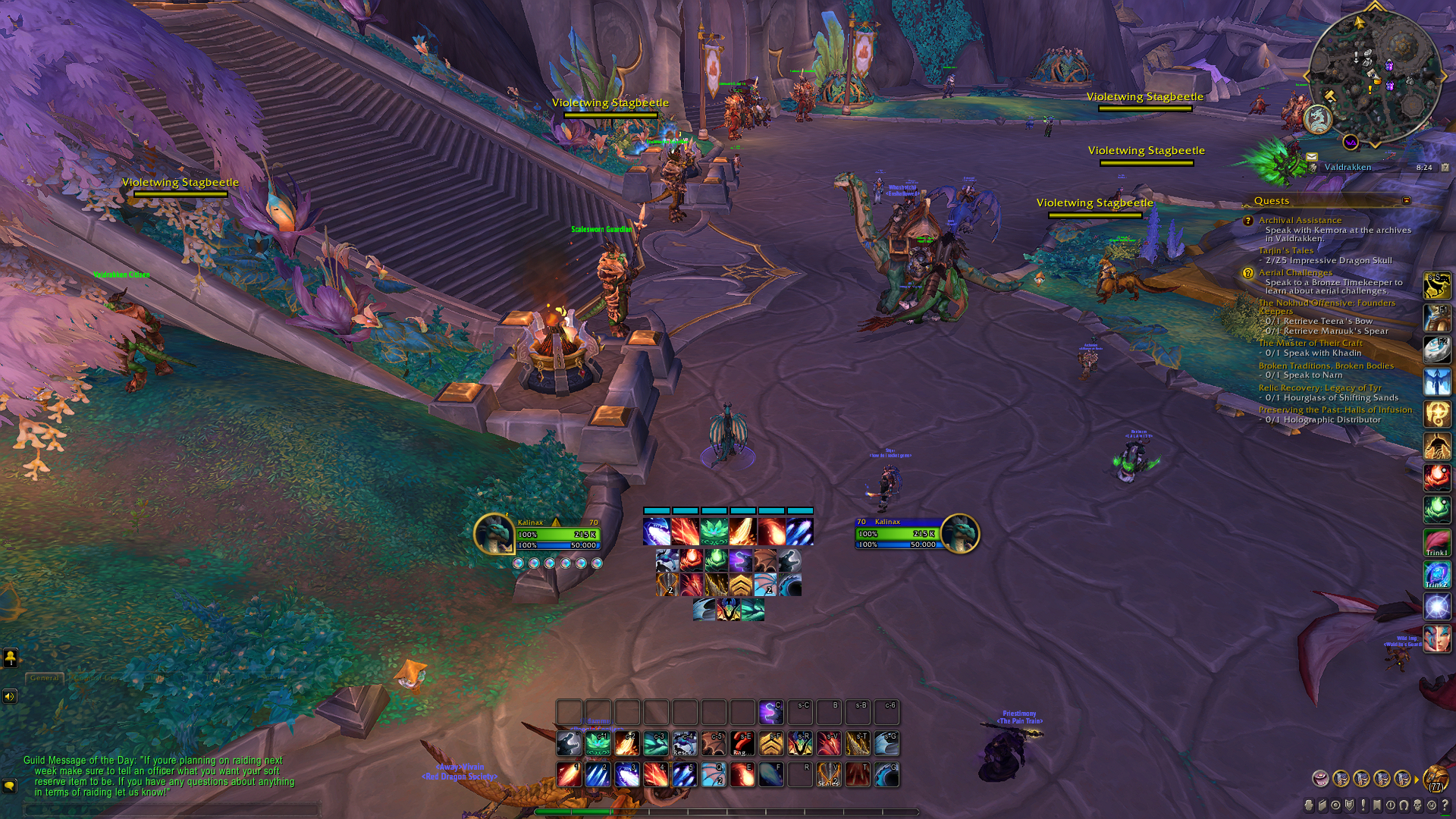Click the mail envelope icon near the minimap
This screenshot has height=819, width=1456.
pyautogui.click(x=1311, y=157)
